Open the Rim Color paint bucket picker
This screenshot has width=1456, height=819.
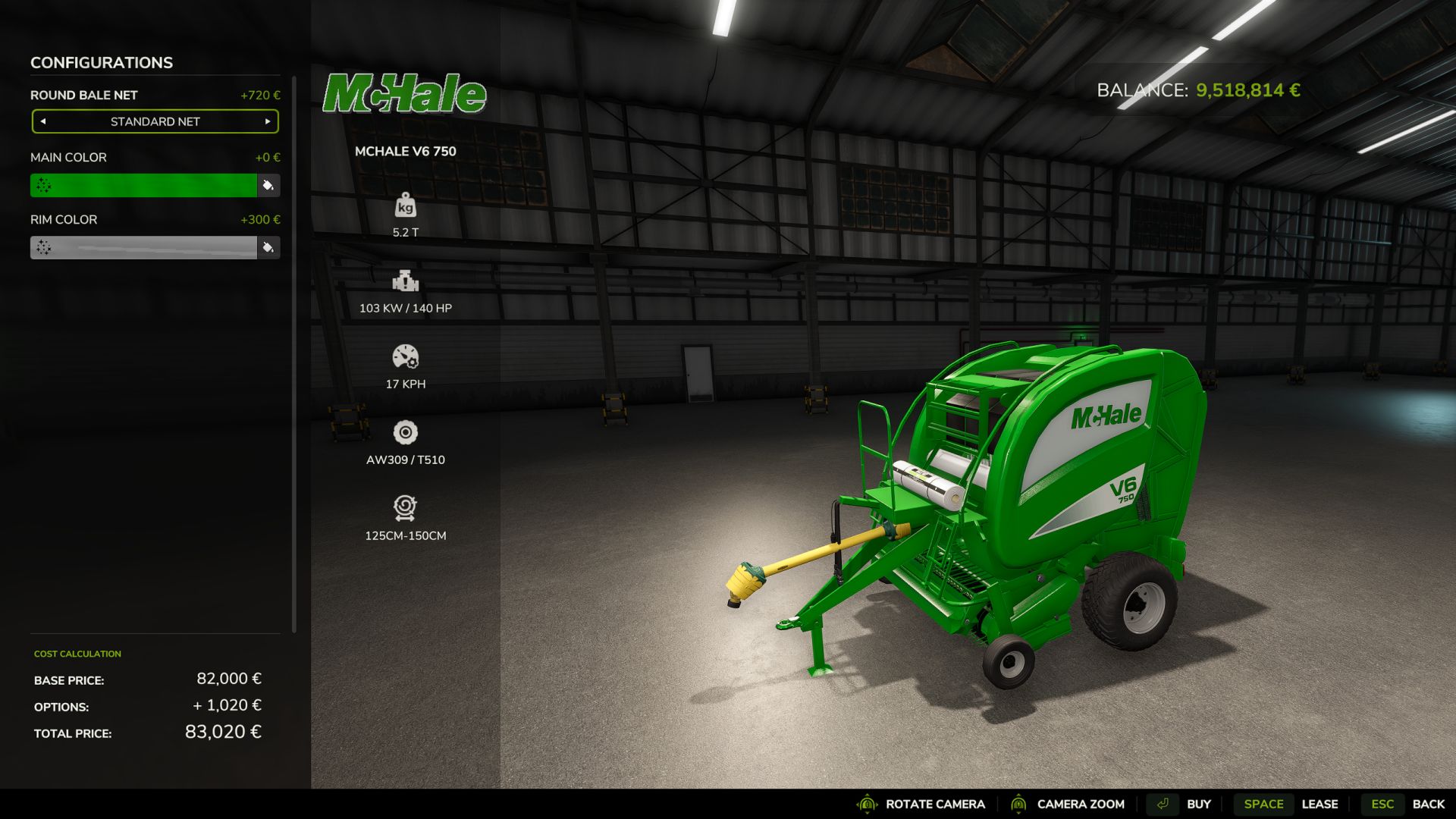click(268, 247)
